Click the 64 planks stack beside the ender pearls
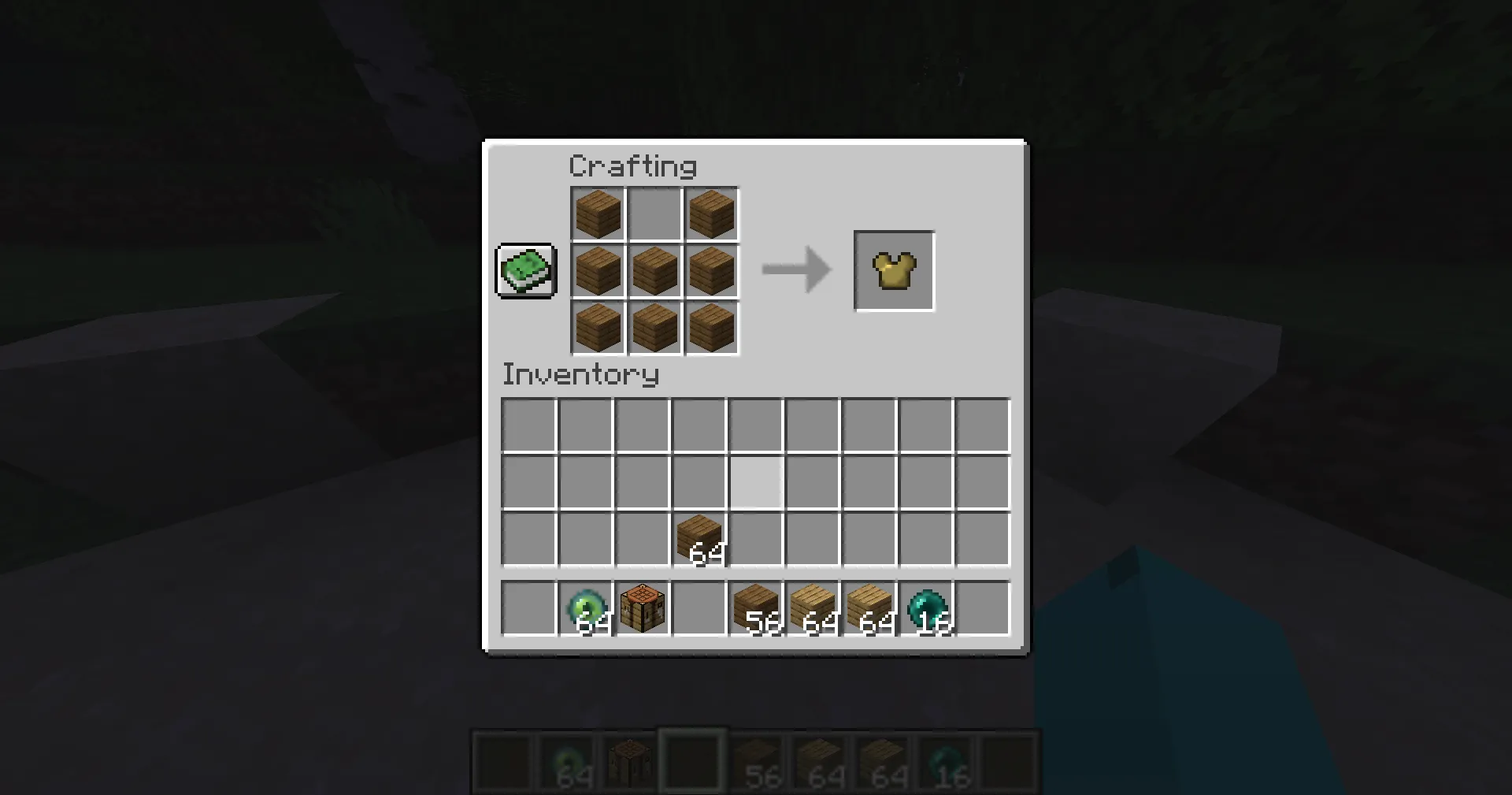The height and width of the screenshot is (795, 1512). point(872,605)
